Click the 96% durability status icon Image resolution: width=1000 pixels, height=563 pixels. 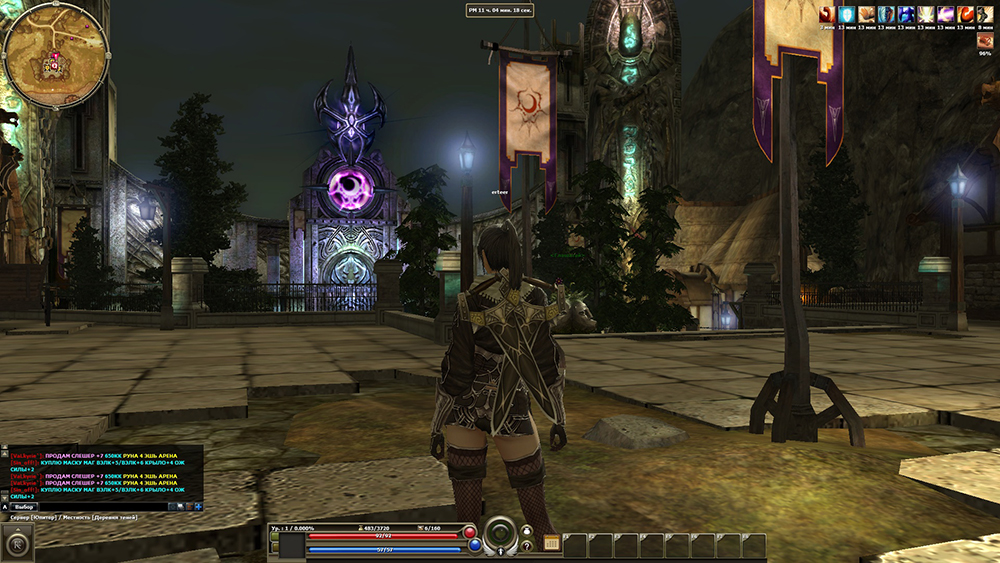click(x=985, y=40)
